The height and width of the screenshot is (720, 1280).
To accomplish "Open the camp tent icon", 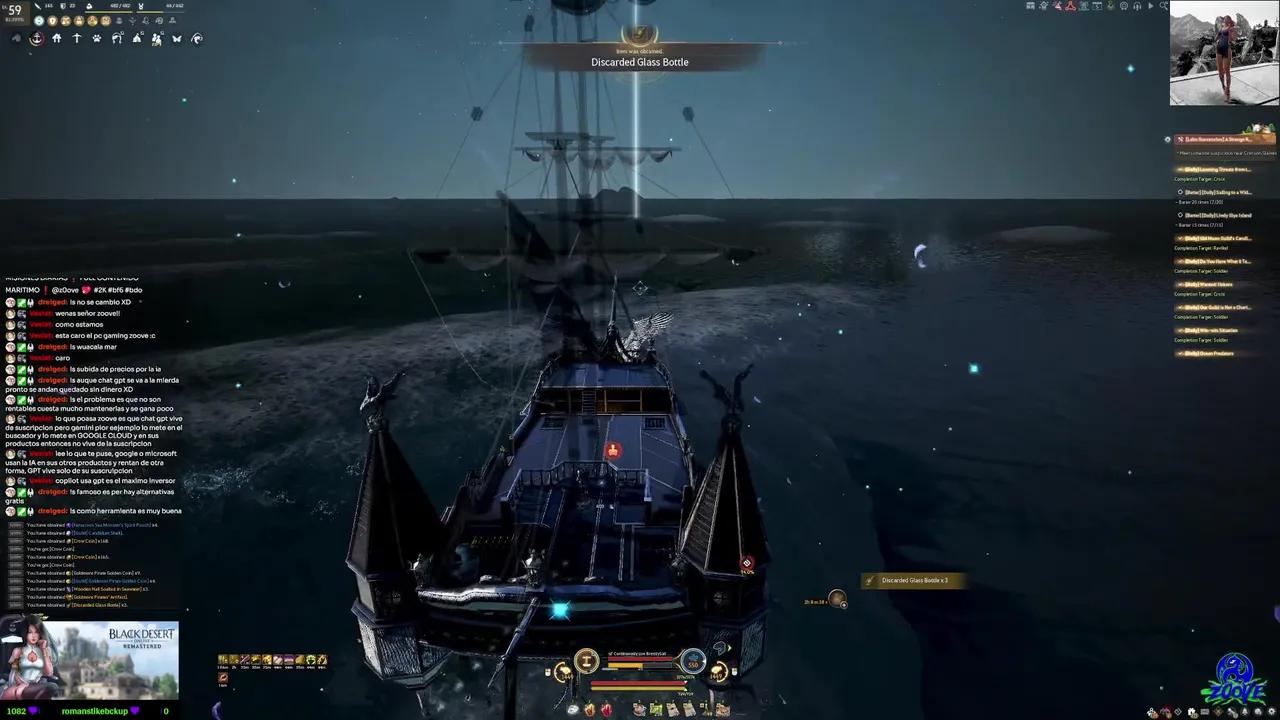I will 137,39.
